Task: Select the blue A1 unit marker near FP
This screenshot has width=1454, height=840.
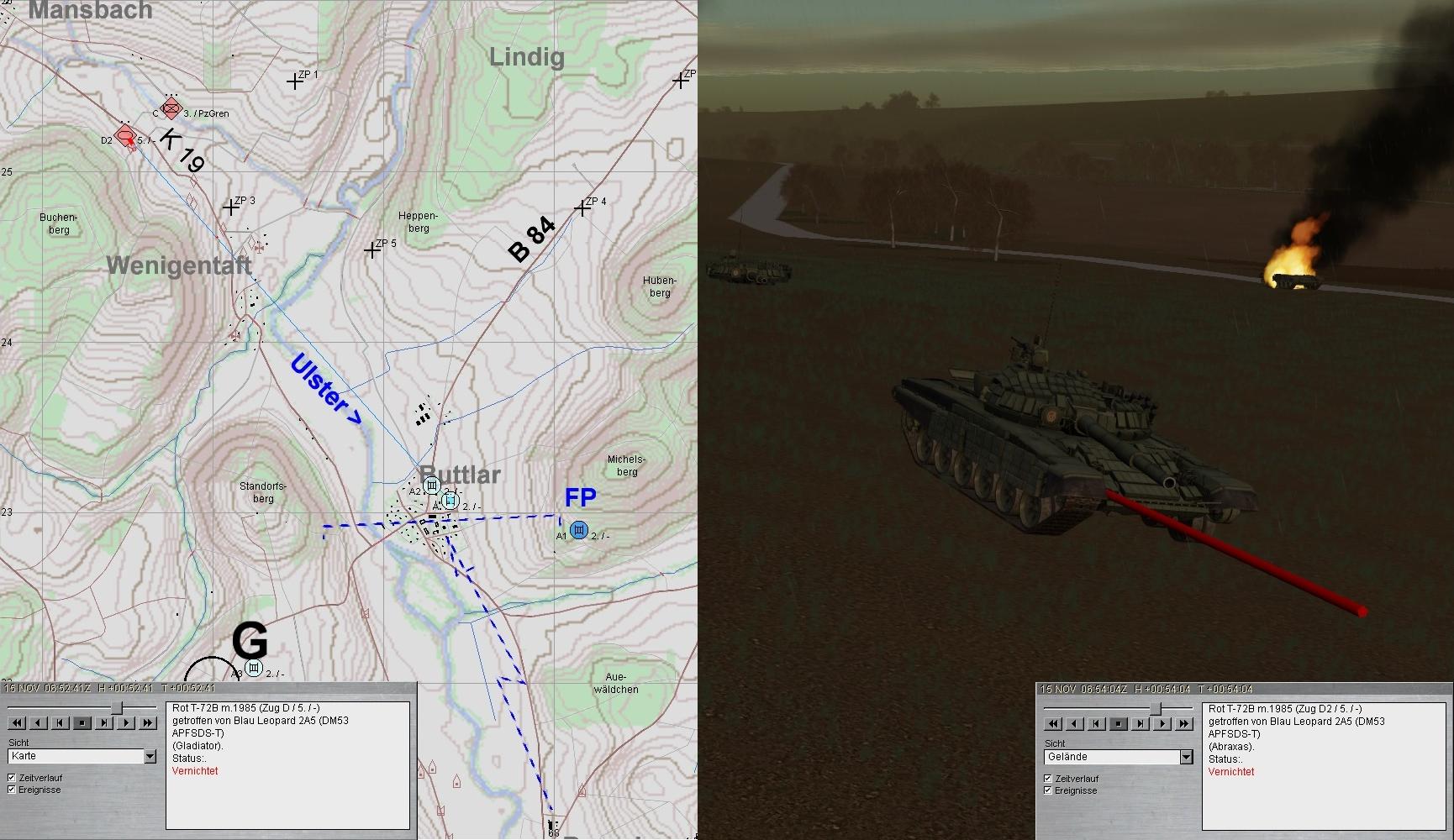Action: (x=578, y=530)
